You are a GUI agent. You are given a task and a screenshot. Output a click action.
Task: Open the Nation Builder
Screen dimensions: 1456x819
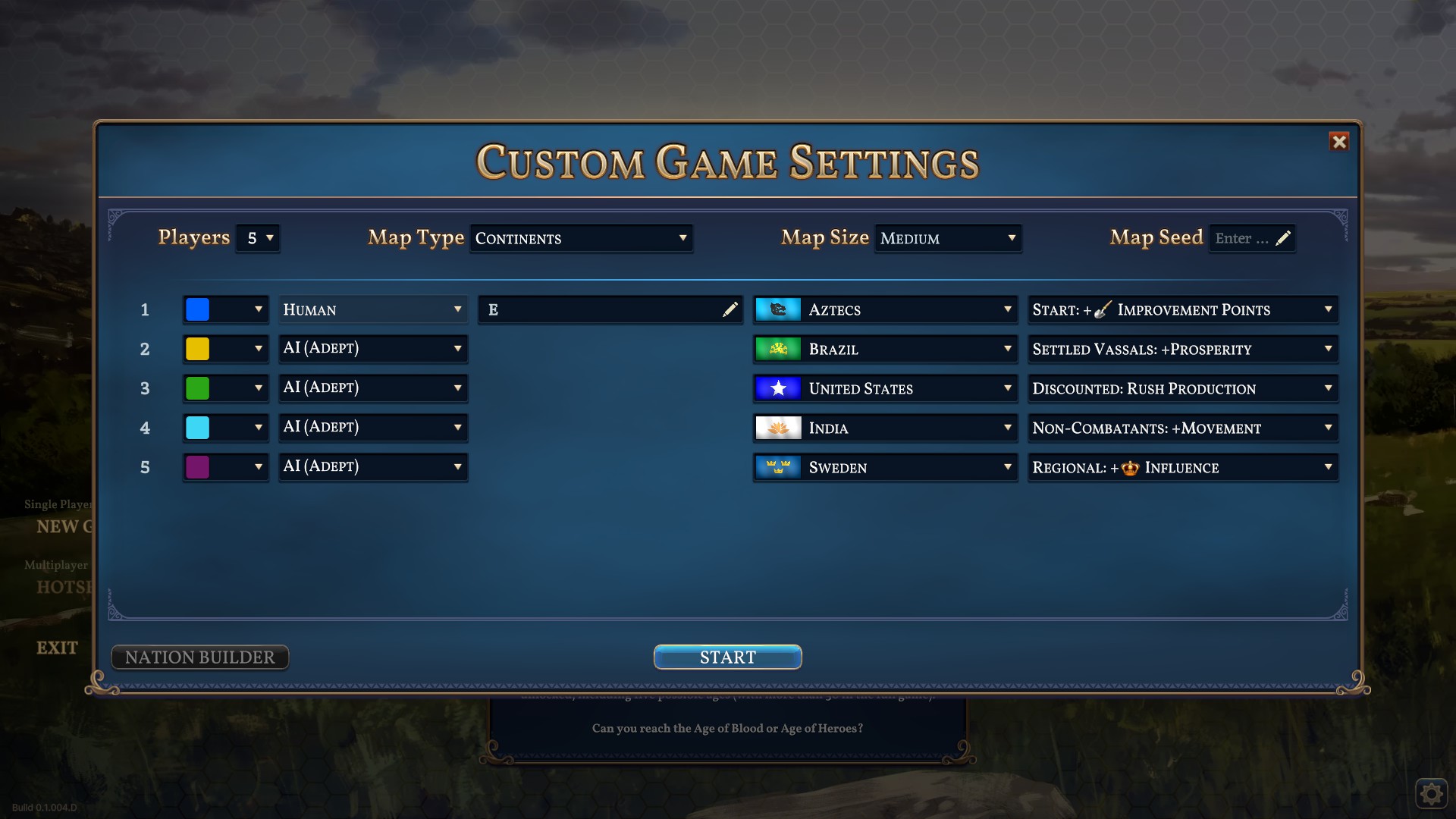pyautogui.click(x=199, y=657)
